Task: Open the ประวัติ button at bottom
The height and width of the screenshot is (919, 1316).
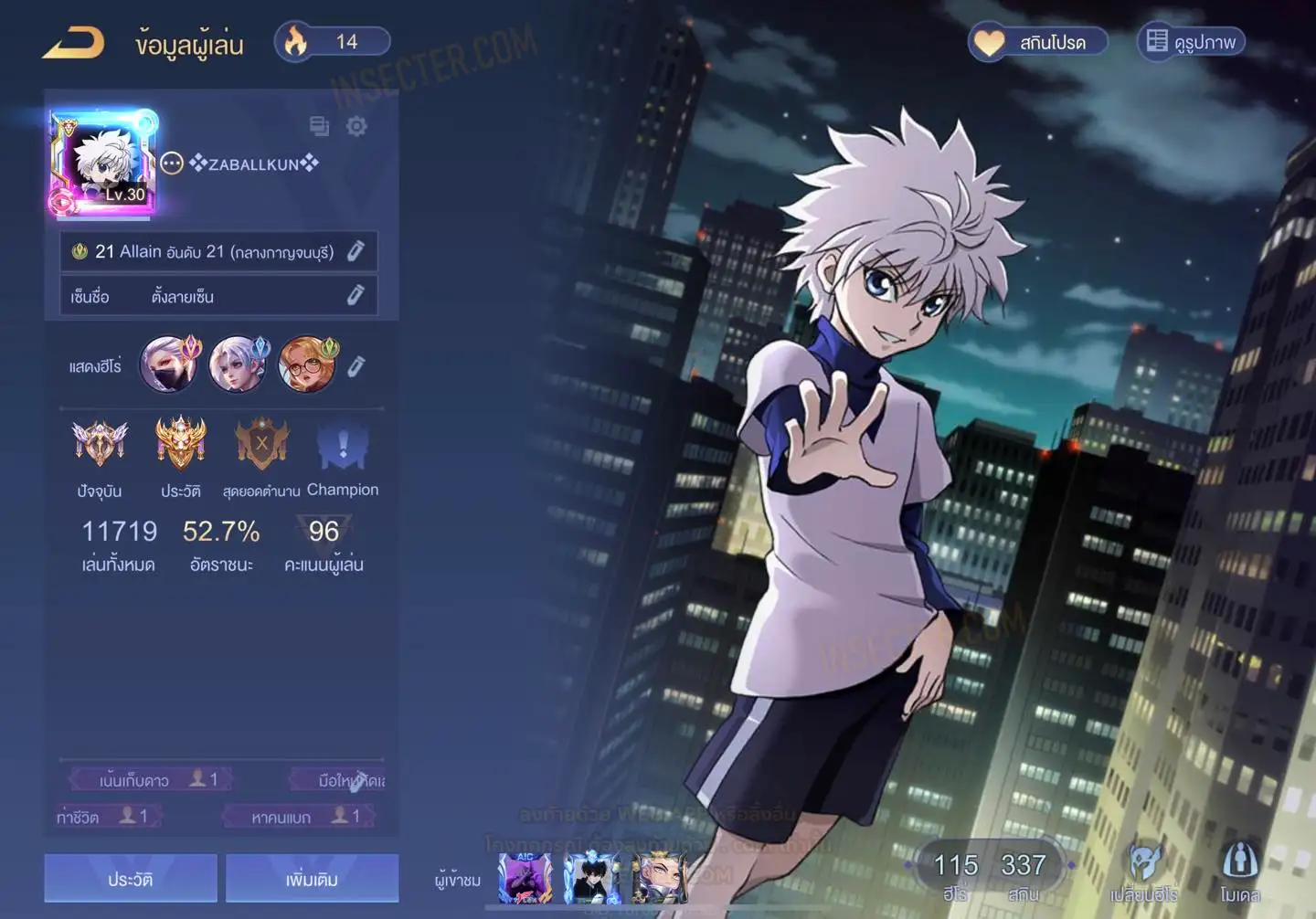Action: tap(131, 879)
